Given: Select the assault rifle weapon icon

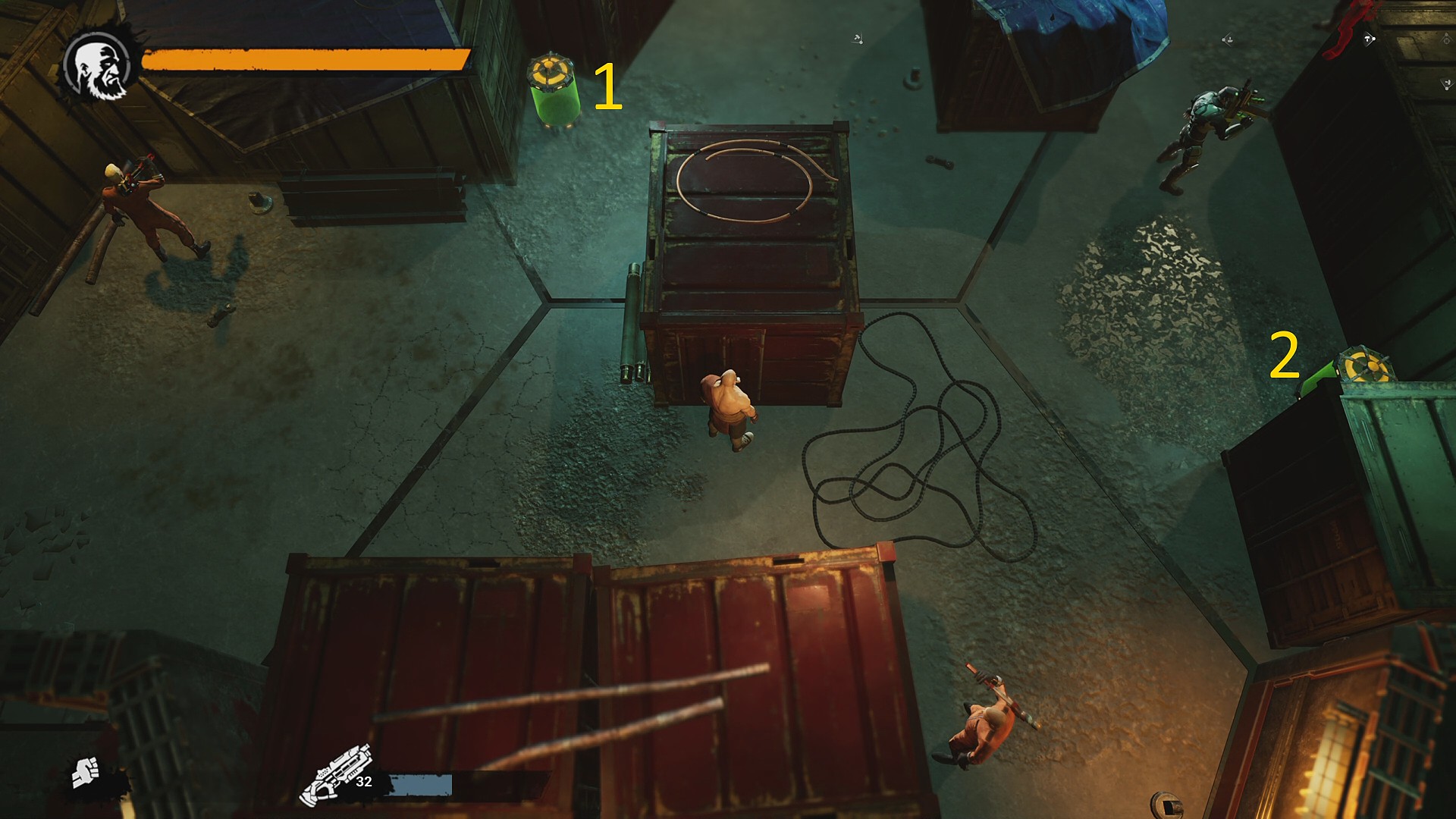Looking at the screenshot, I should (335, 775).
